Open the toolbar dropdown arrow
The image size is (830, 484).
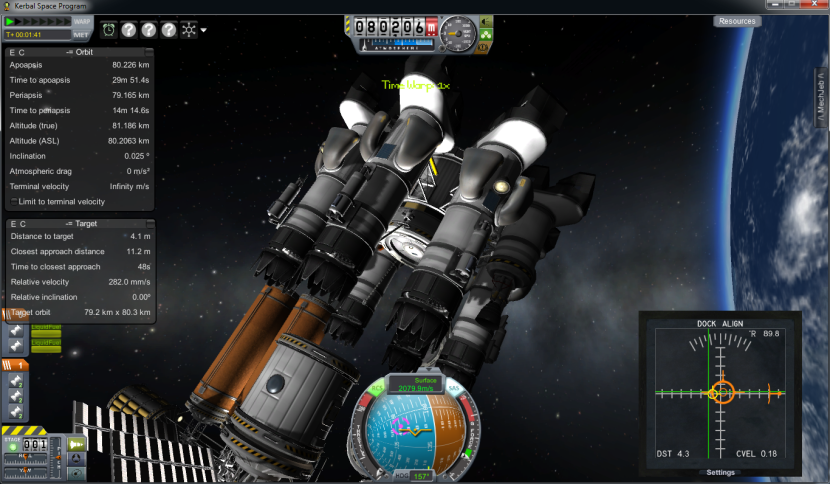point(204,30)
